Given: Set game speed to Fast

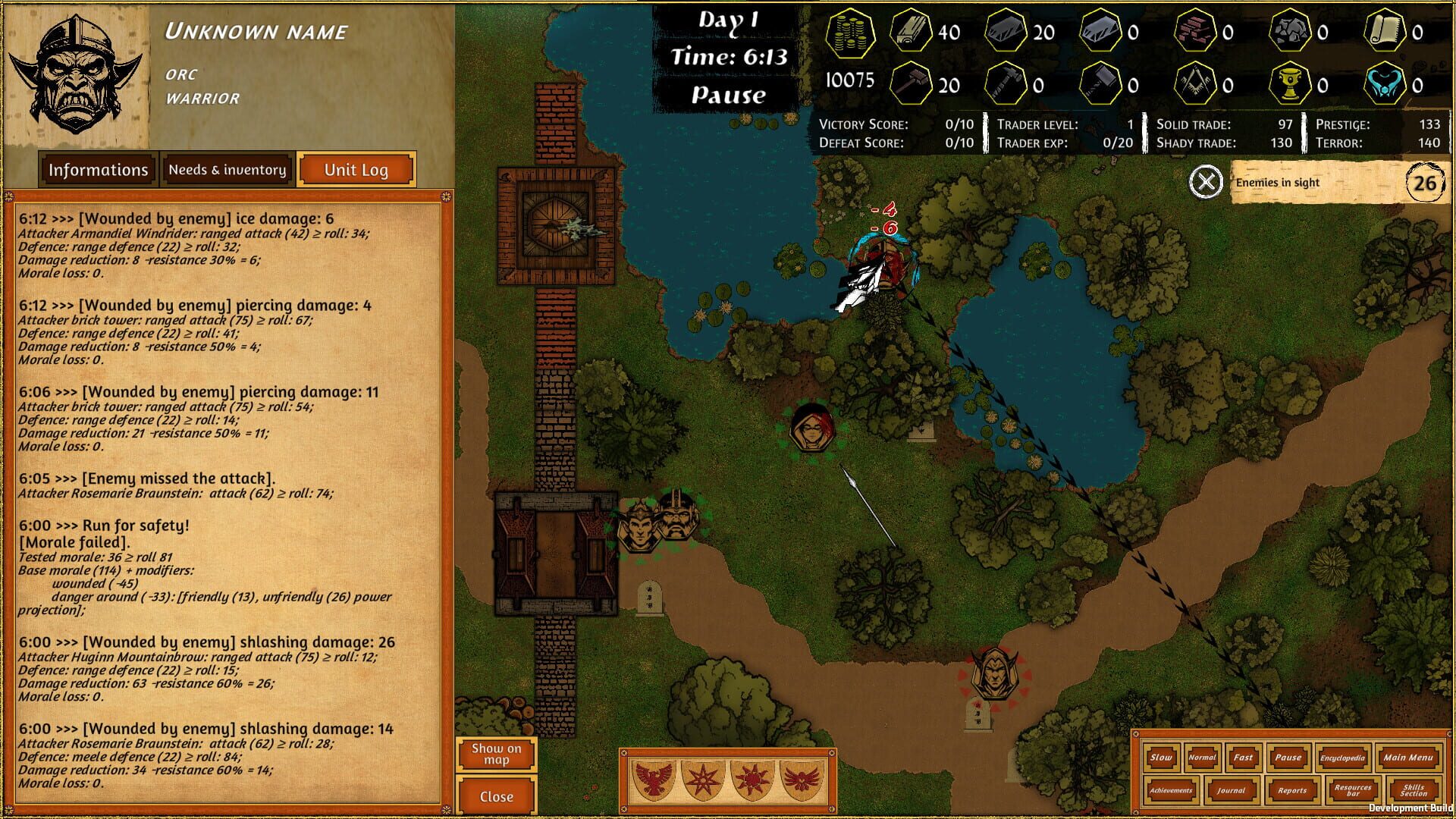Looking at the screenshot, I should tap(1243, 758).
